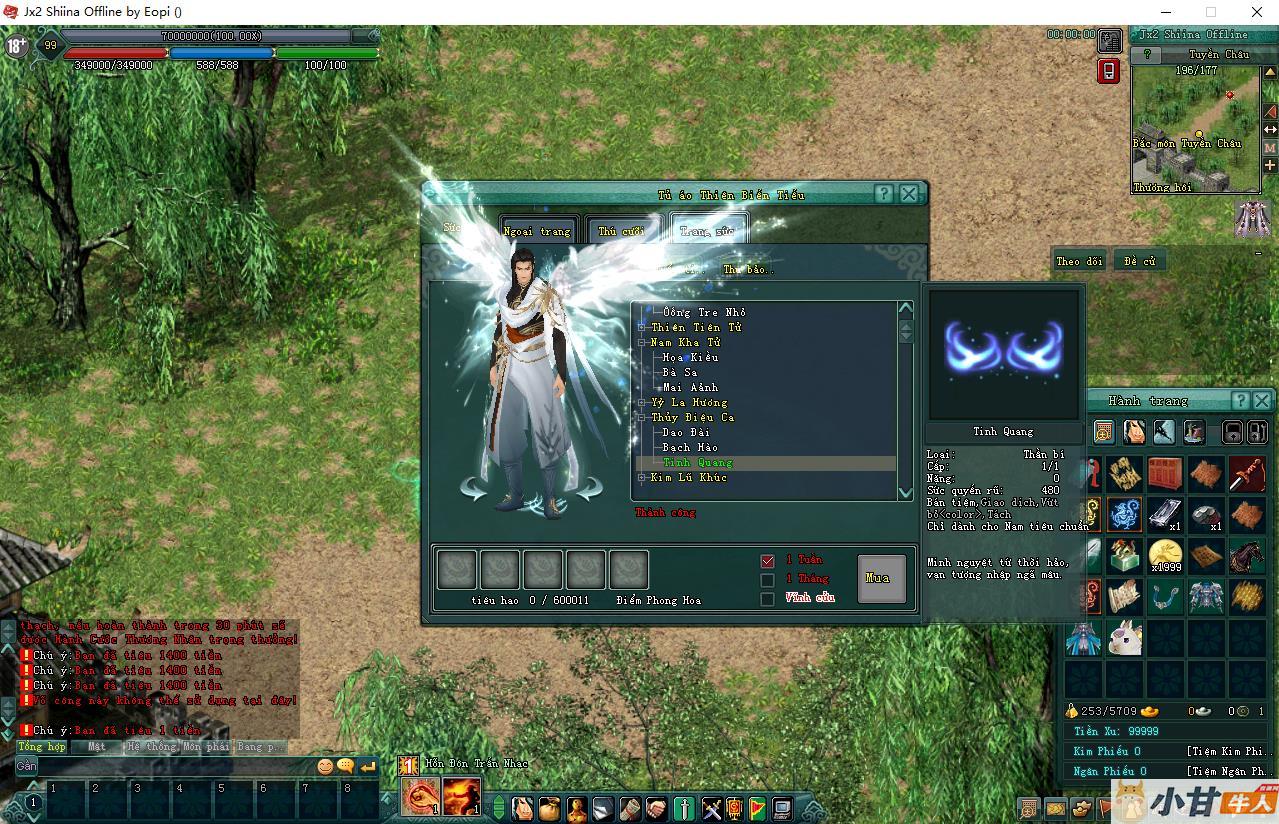This screenshot has height=824, width=1279.
Task: Open the Theo dõi button
Action: point(1079,261)
